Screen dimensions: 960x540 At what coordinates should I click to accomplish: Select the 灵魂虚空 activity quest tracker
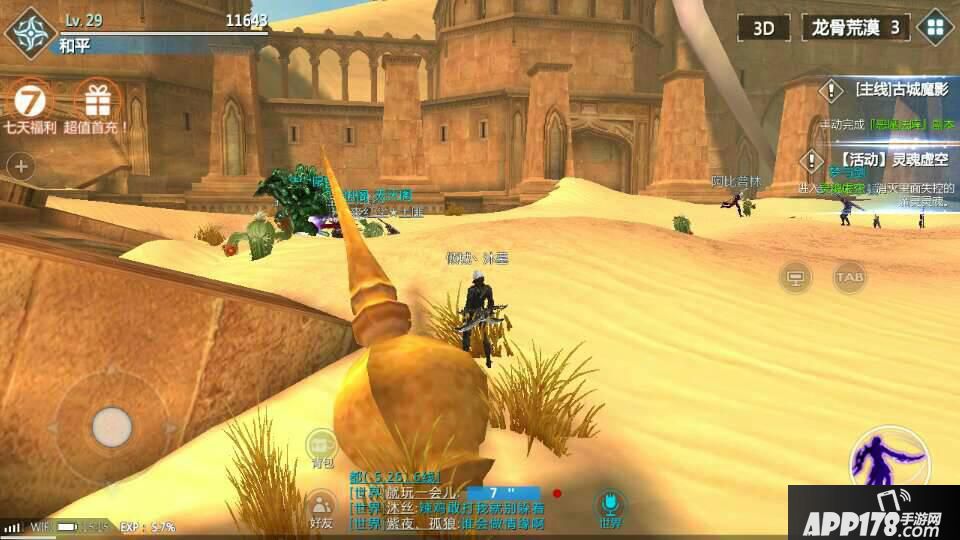click(885, 160)
